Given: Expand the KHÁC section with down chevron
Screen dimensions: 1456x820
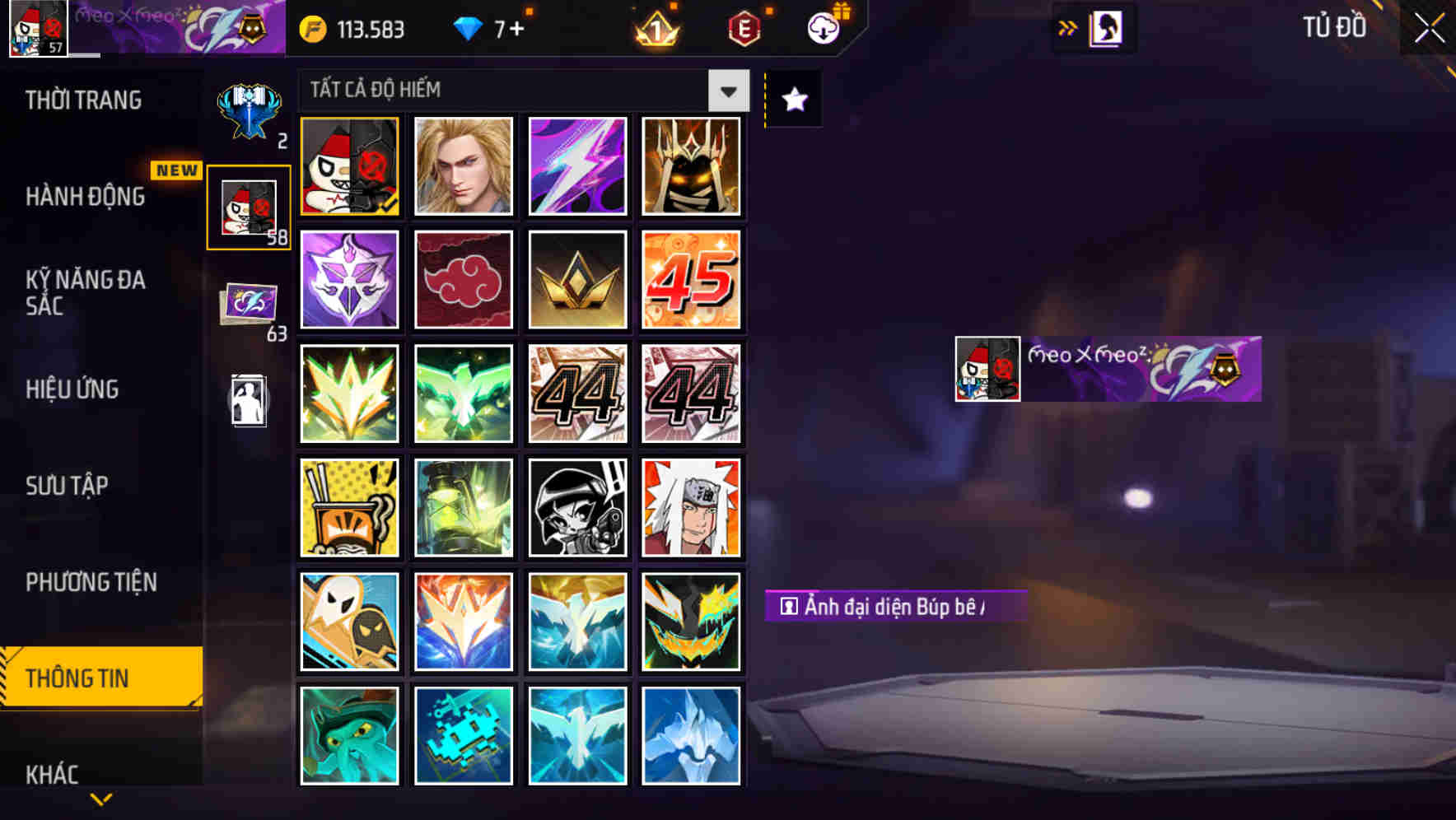Looking at the screenshot, I should pos(100,797).
